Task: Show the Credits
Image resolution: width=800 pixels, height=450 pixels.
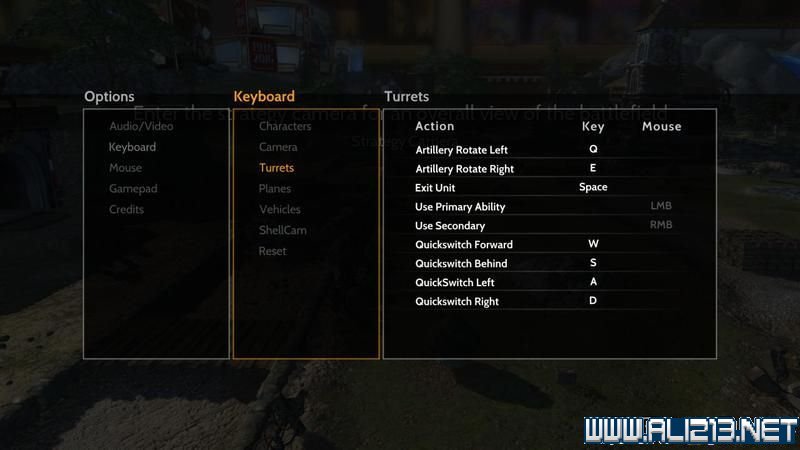Action: pyautogui.click(x=126, y=210)
